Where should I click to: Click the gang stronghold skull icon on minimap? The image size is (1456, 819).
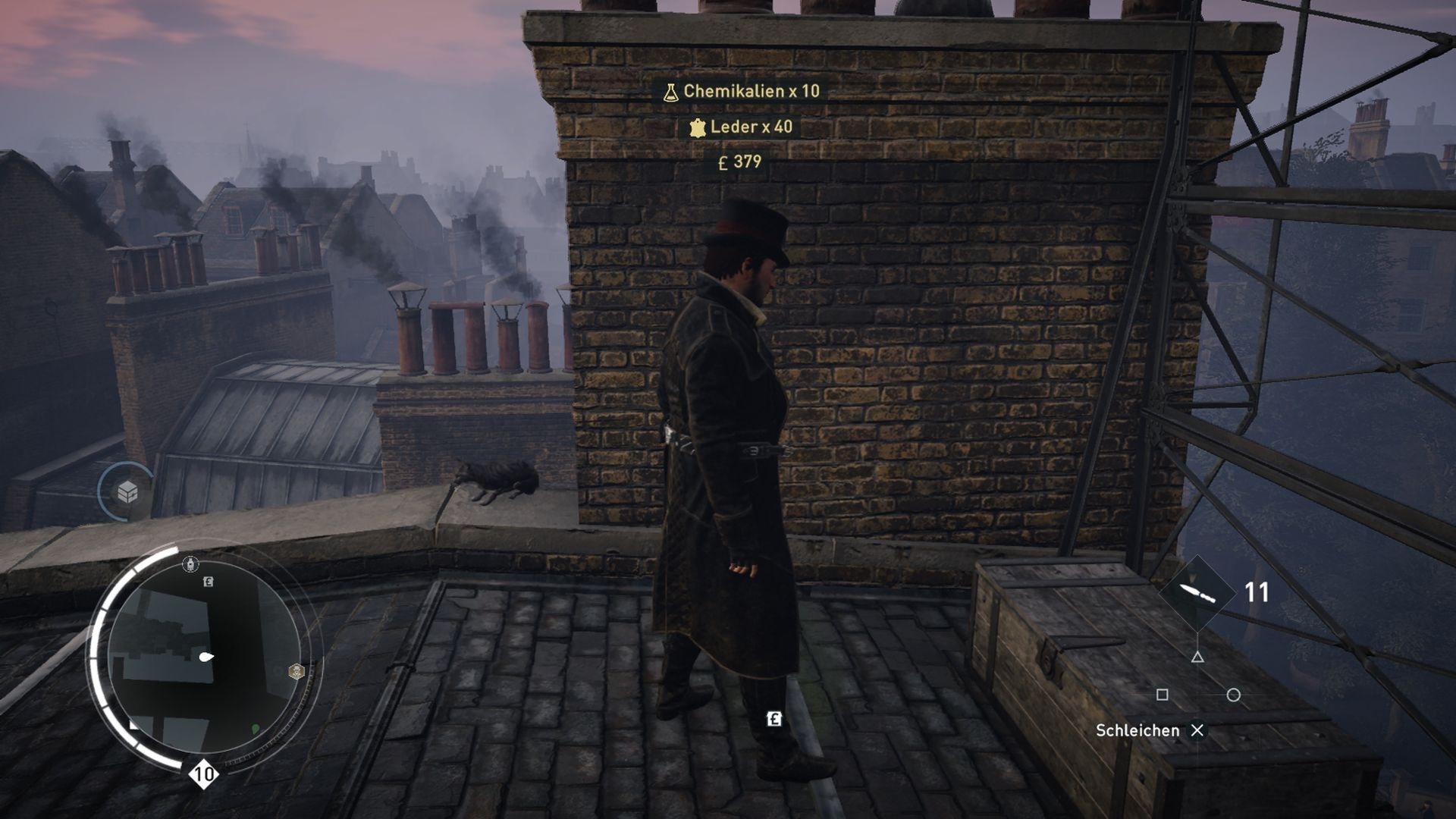[x=296, y=670]
